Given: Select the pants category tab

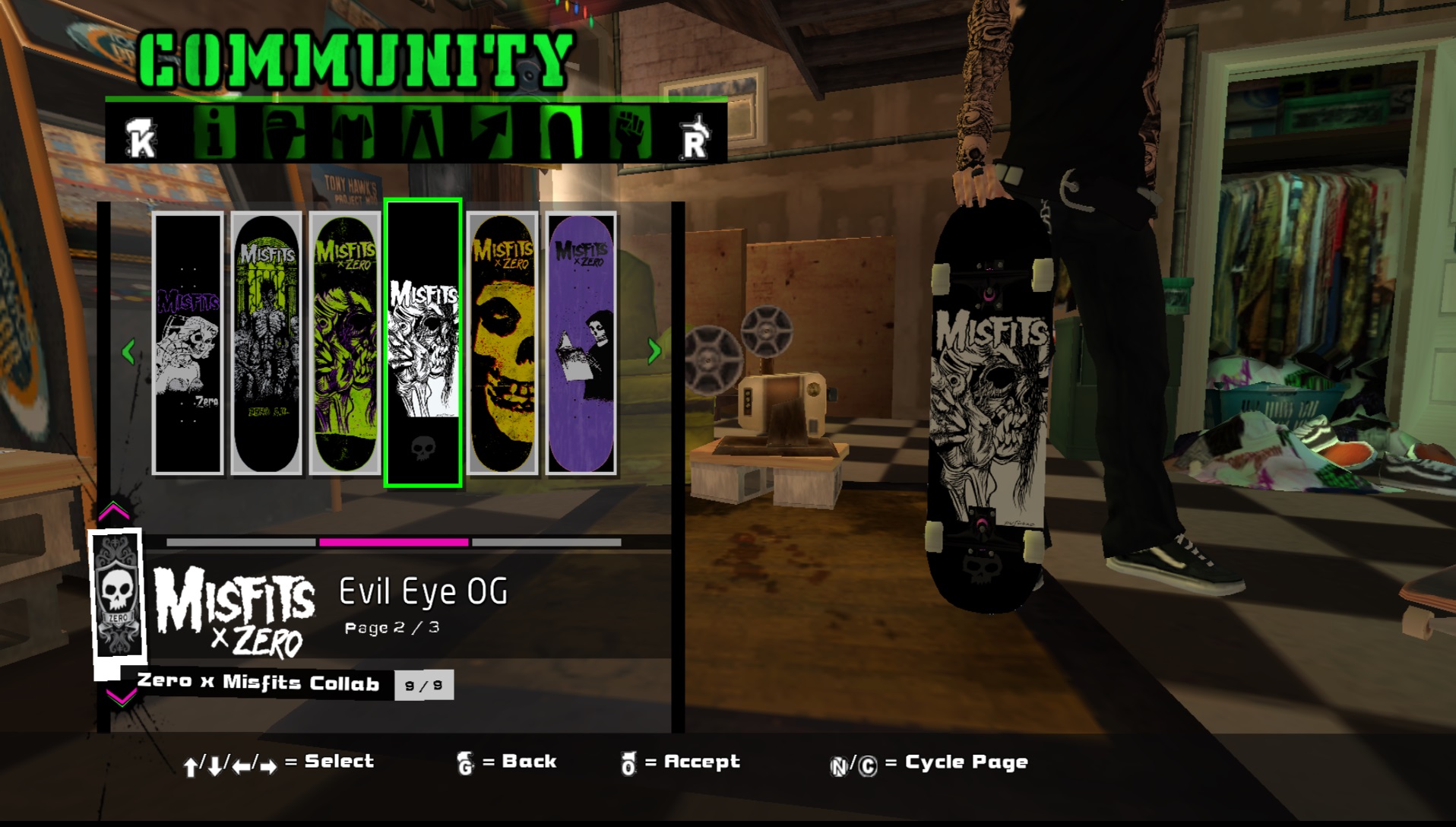Looking at the screenshot, I should (x=422, y=133).
